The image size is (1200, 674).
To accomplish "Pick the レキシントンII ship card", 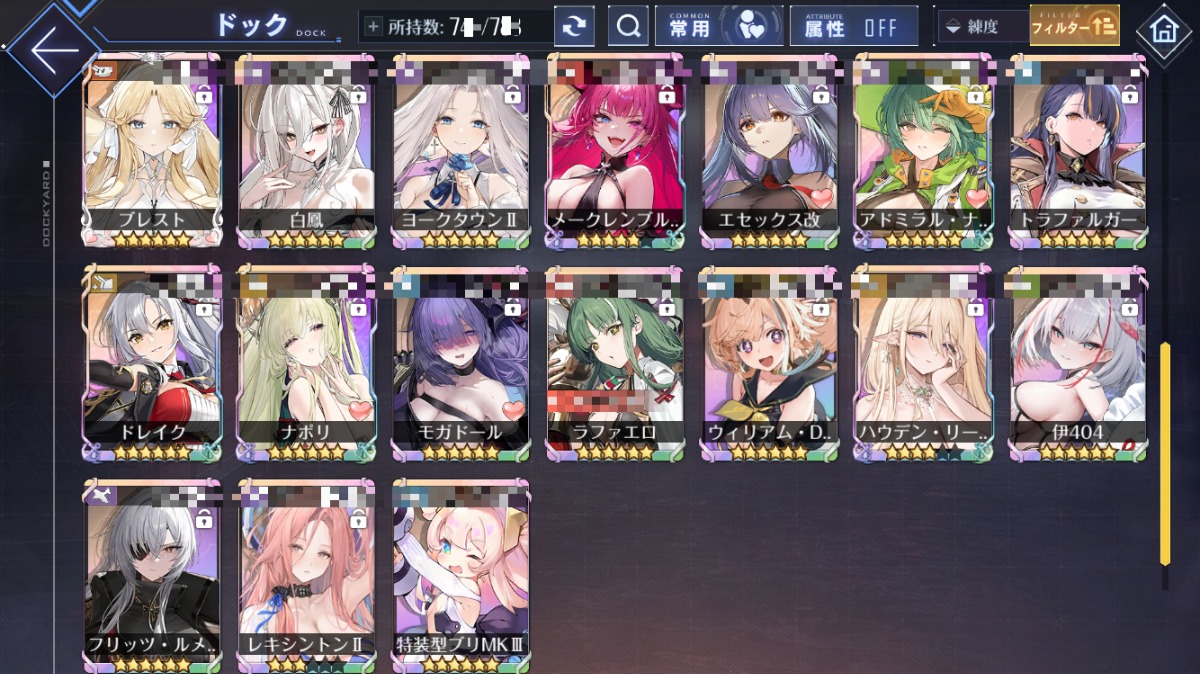I will click(307, 575).
